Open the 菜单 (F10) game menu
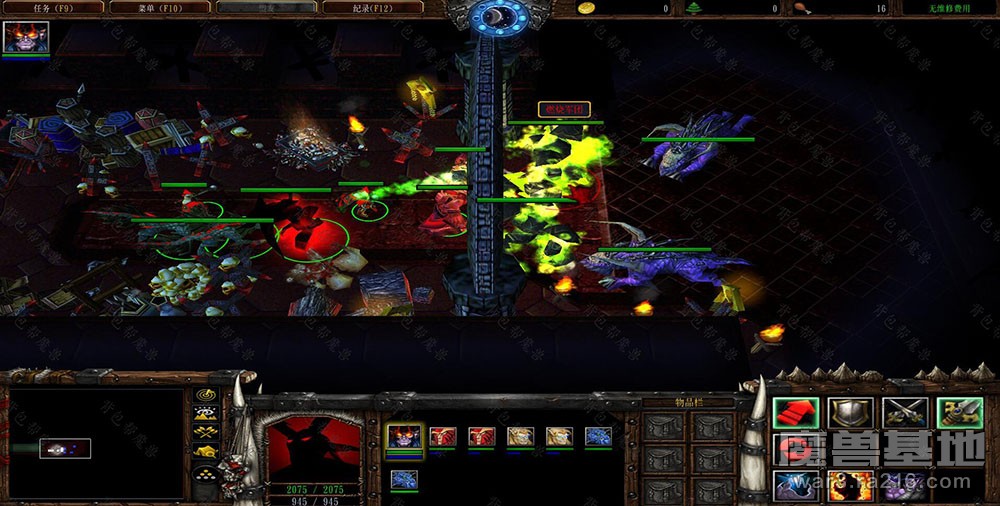The image size is (1000, 506). tap(160, 8)
